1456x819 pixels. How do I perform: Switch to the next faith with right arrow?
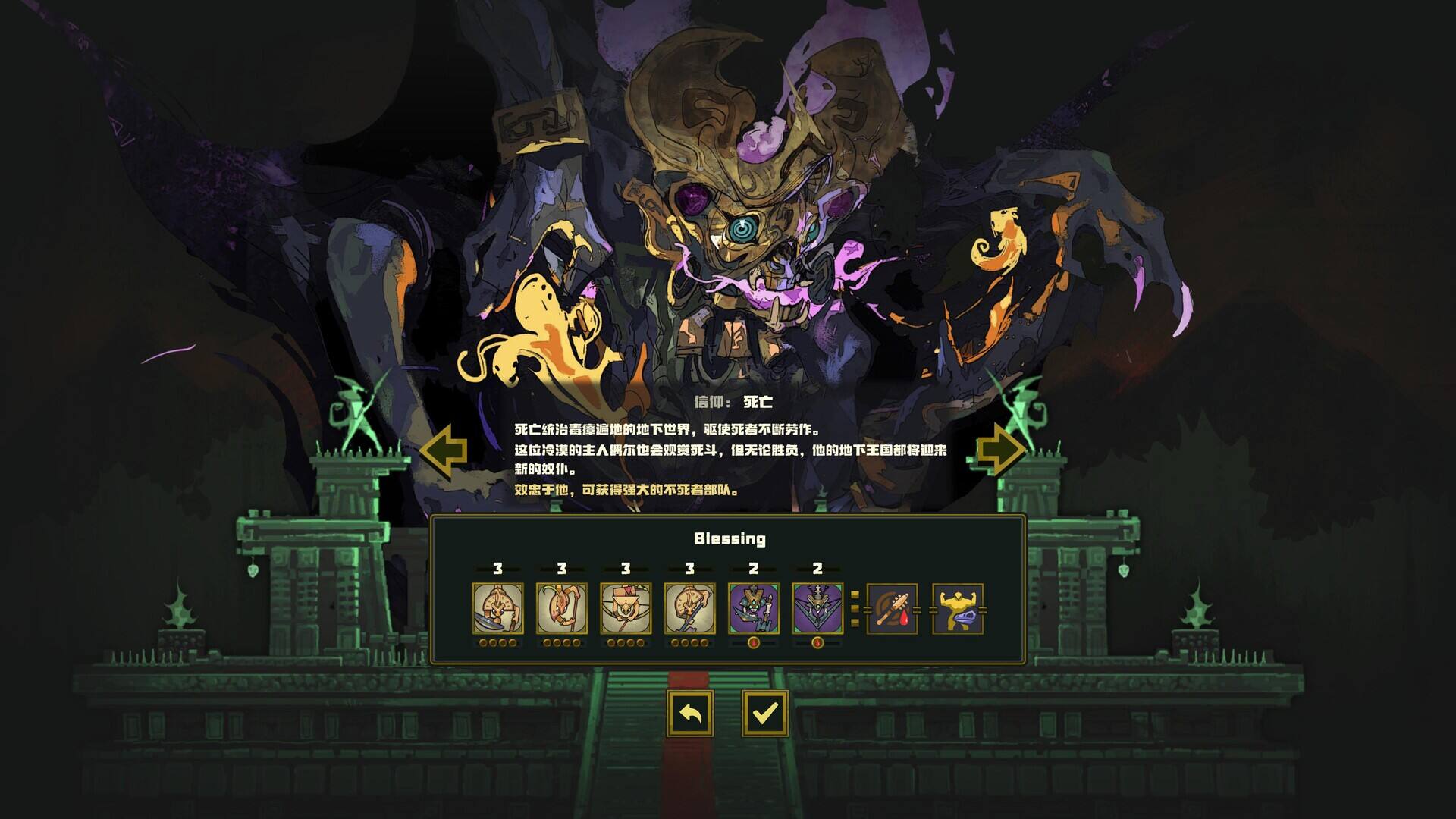(1001, 450)
